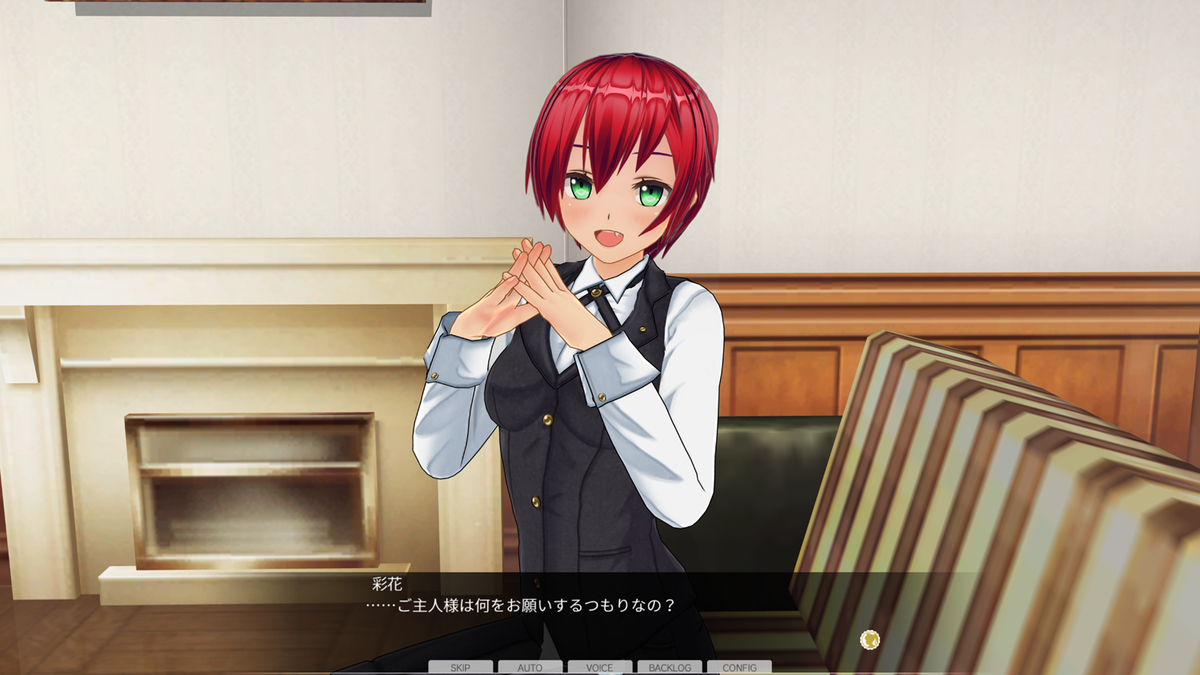1200x675 pixels.
Task: Click the gold advance-text indicator icon
Action: [x=870, y=638]
